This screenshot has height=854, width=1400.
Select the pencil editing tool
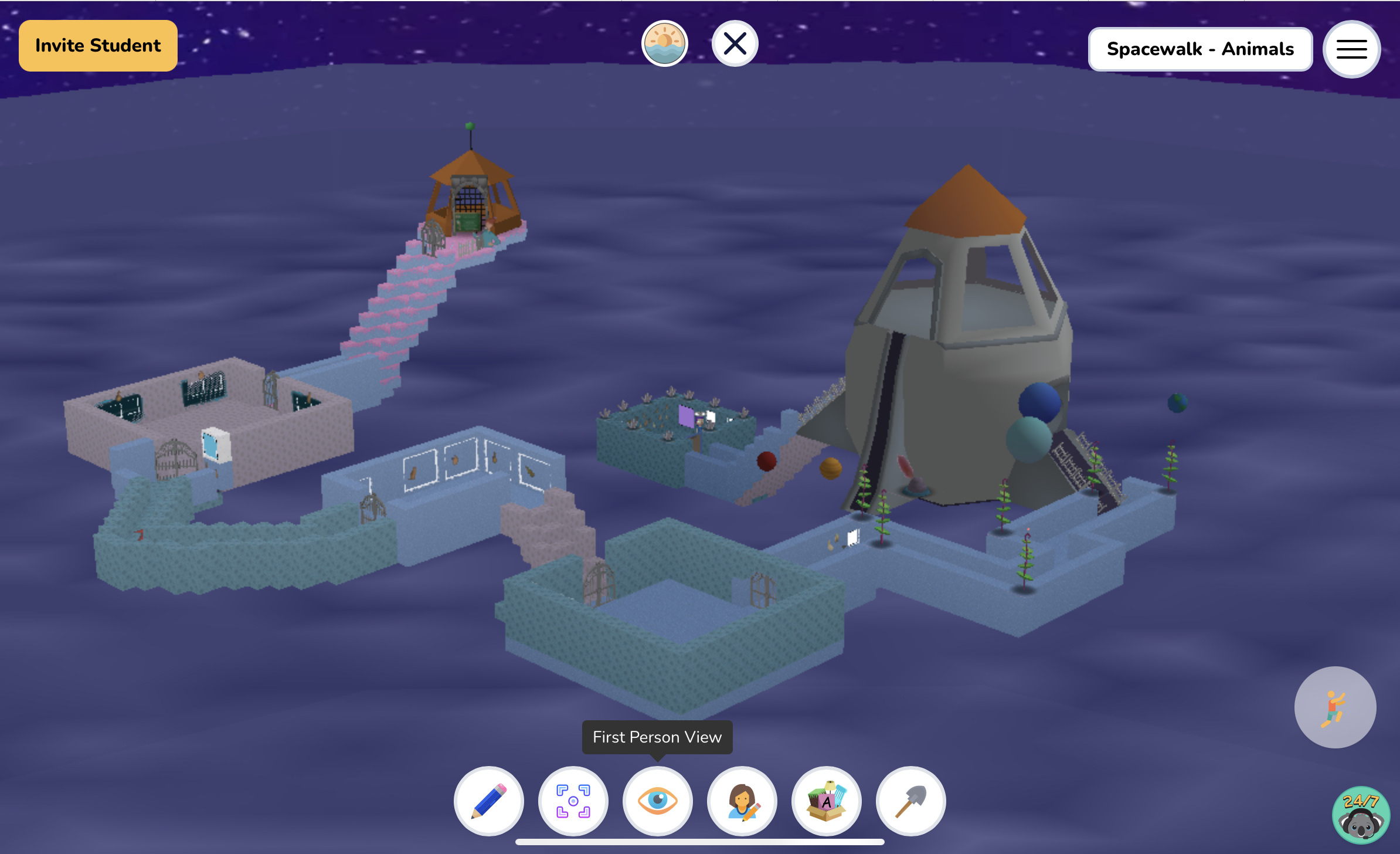(488, 801)
